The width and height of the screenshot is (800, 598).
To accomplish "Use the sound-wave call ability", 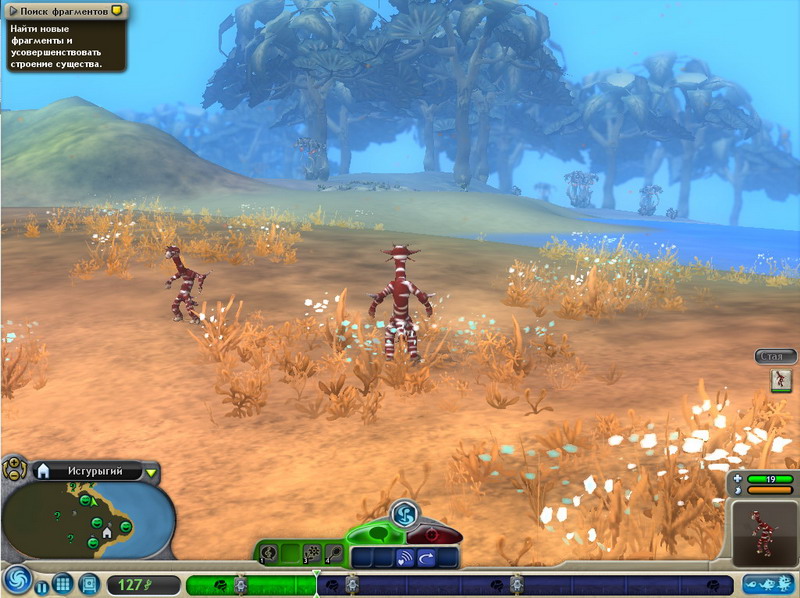I will (404, 558).
